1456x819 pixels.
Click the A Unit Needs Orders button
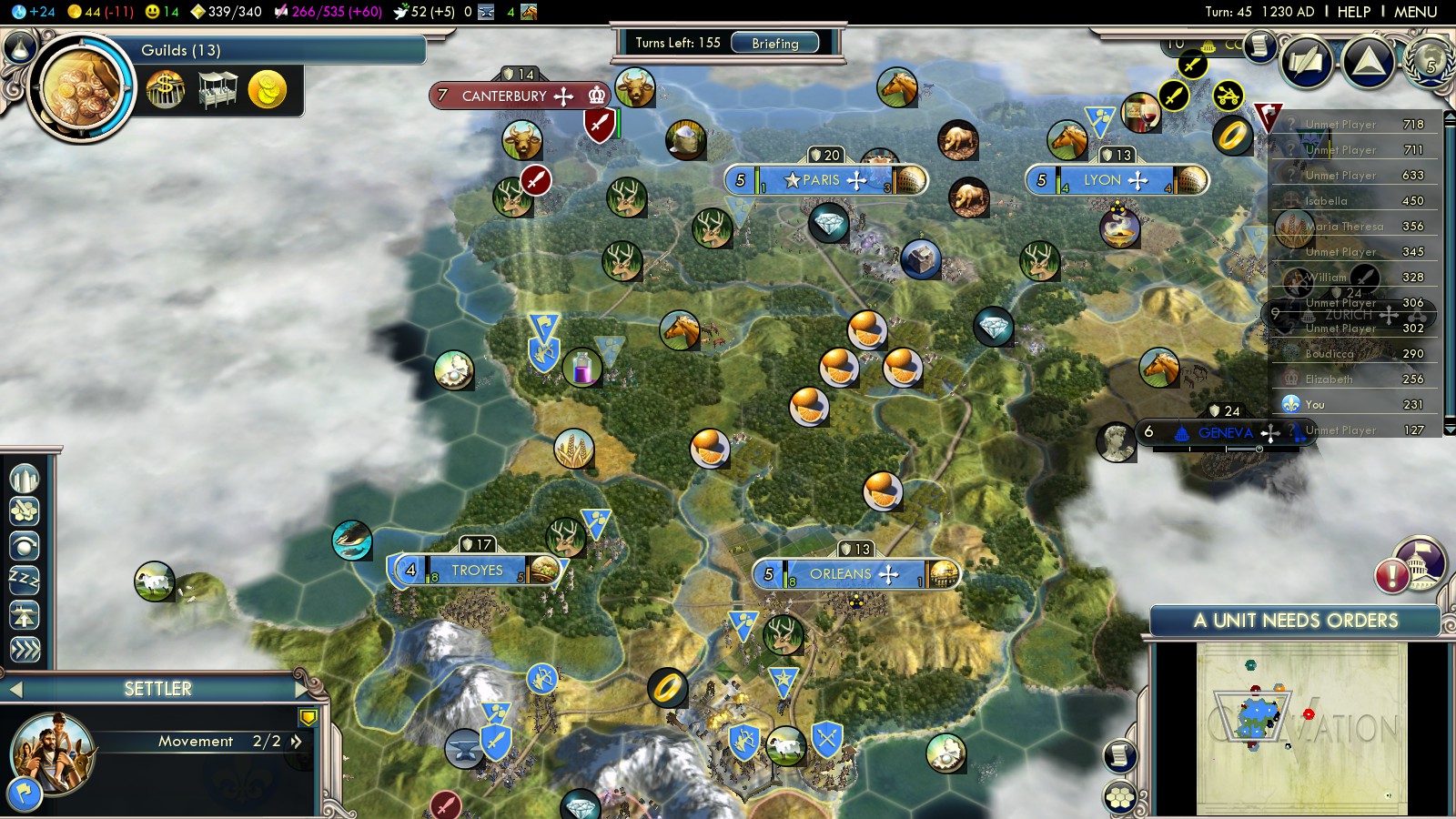click(x=1295, y=621)
